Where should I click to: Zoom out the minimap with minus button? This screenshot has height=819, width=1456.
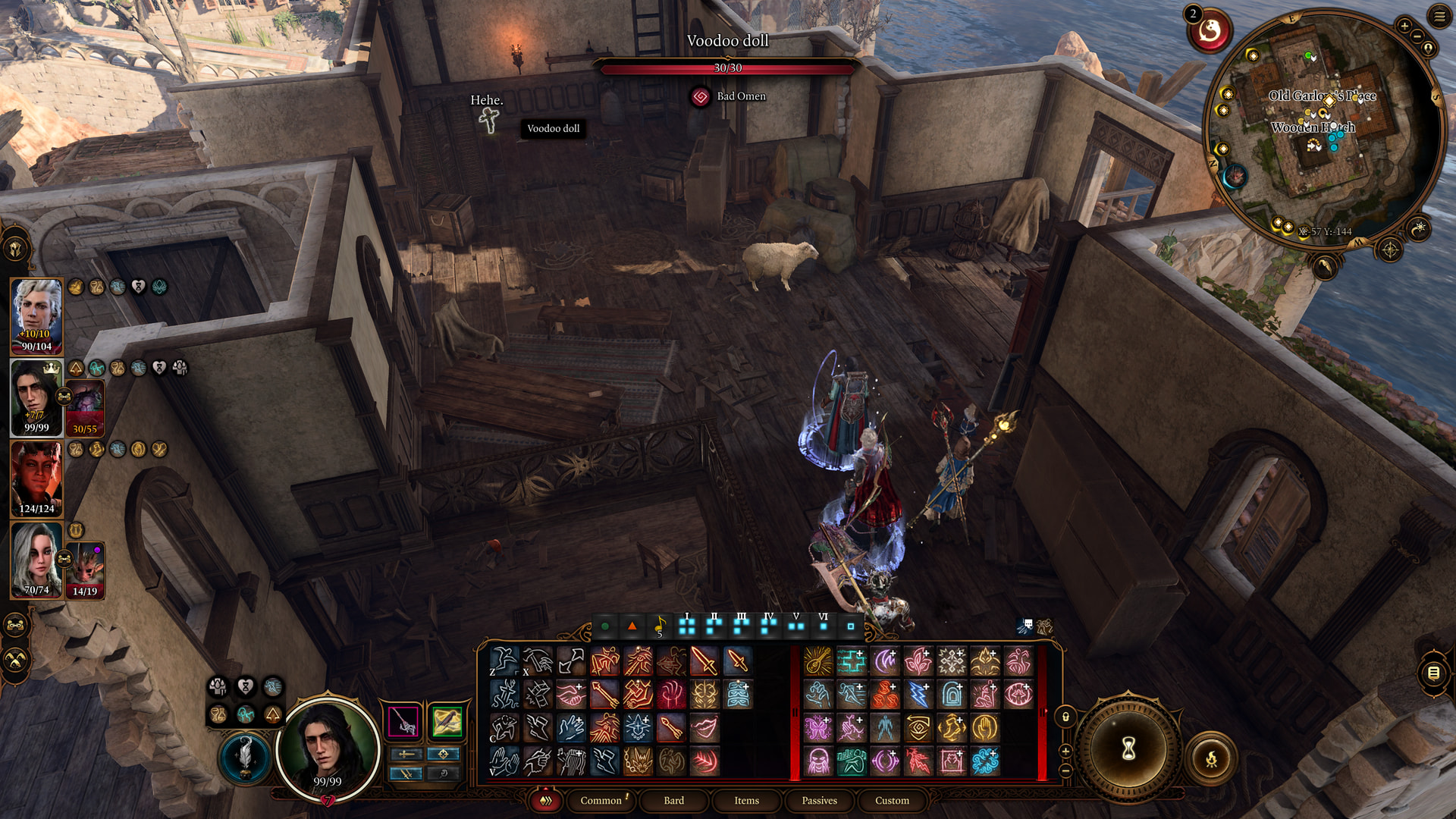pyautogui.click(x=1417, y=36)
